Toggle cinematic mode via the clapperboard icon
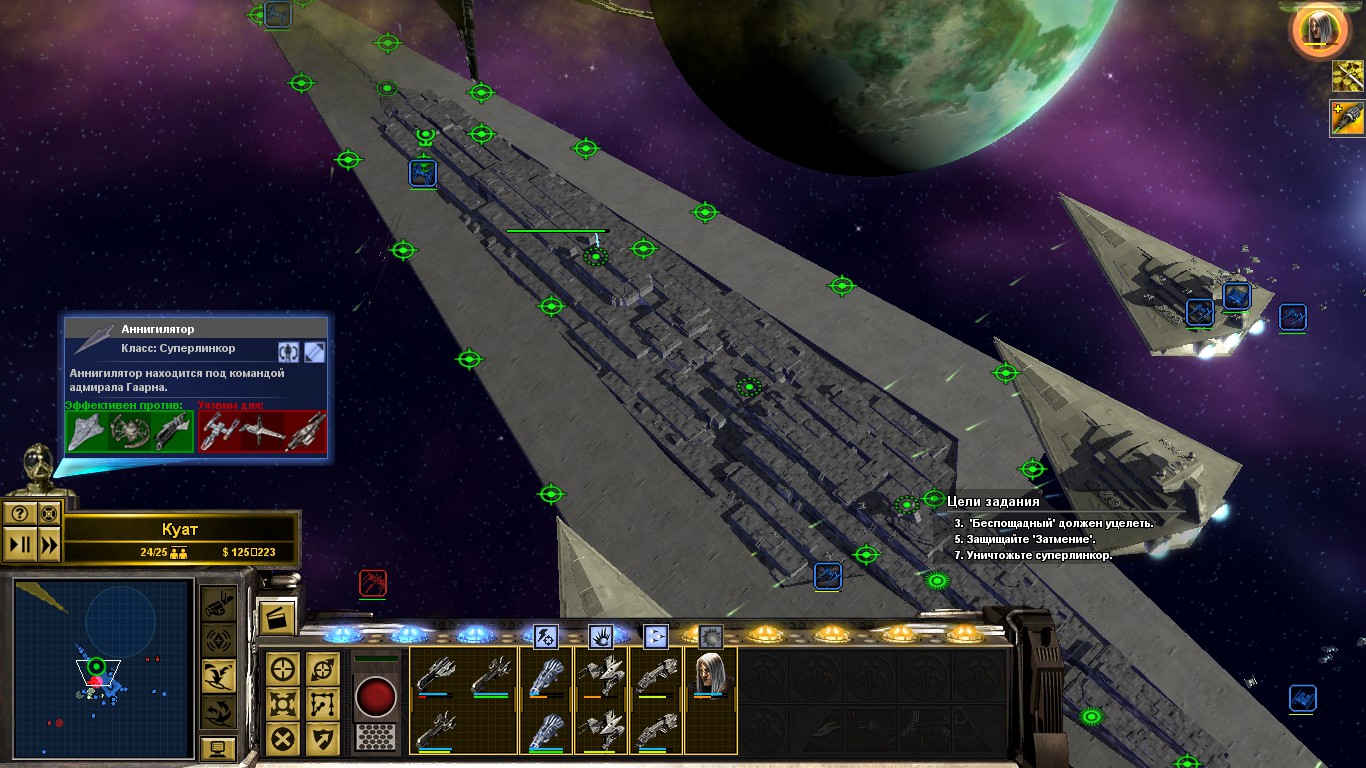Viewport: 1366px width, 768px height. 277,619
